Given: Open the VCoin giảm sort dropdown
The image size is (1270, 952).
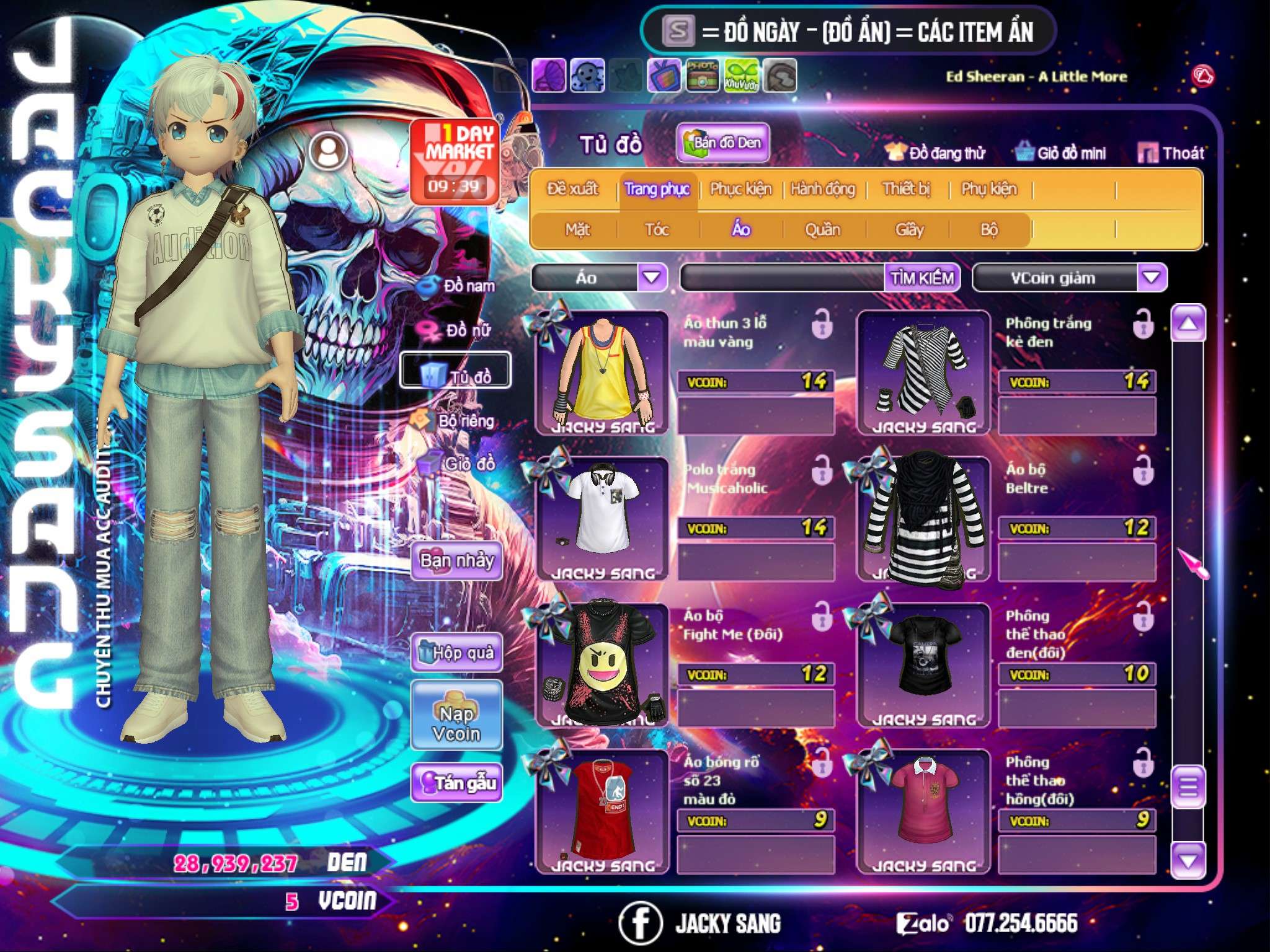Looking at the screenshot, I should pyautogui.click(x=1151, y=278).
